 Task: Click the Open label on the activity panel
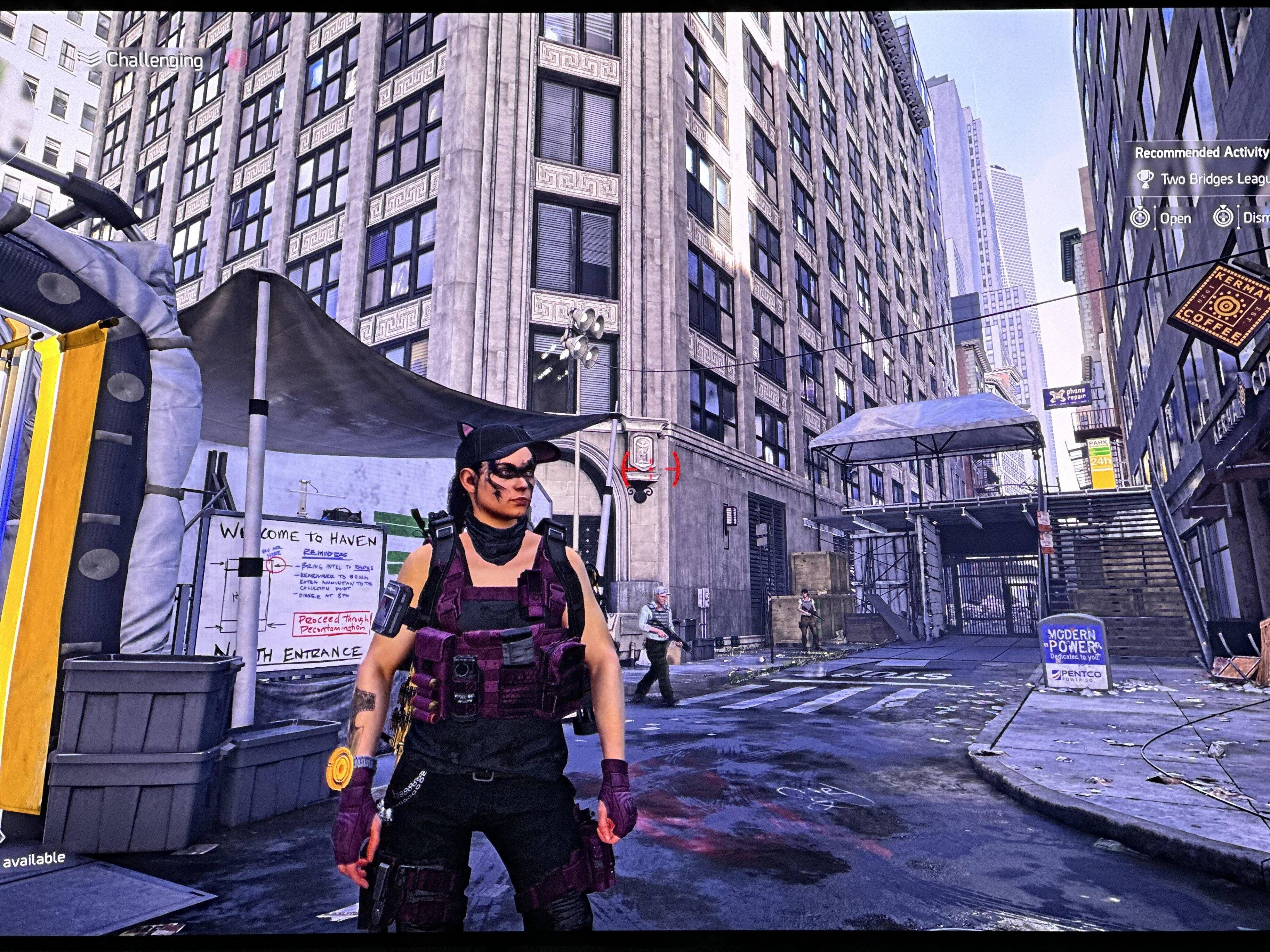[x=1175, y=218]
